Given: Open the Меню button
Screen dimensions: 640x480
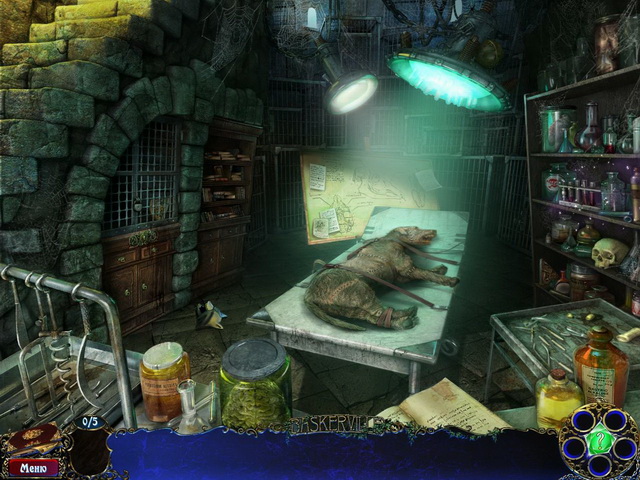Looking at the screenshot, I should 33,465.
